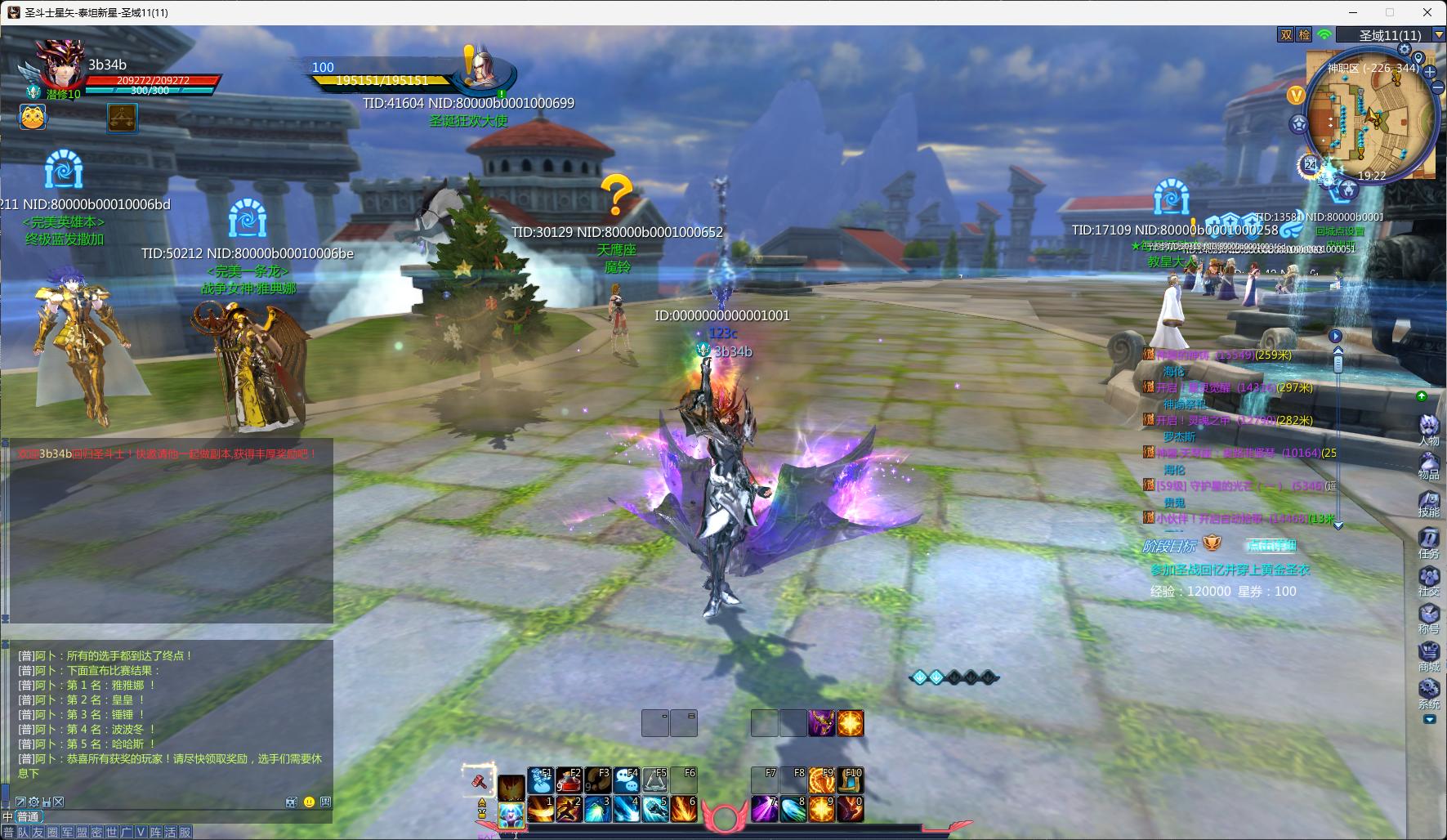Open the 人物 character menu

coord(1428,428)
